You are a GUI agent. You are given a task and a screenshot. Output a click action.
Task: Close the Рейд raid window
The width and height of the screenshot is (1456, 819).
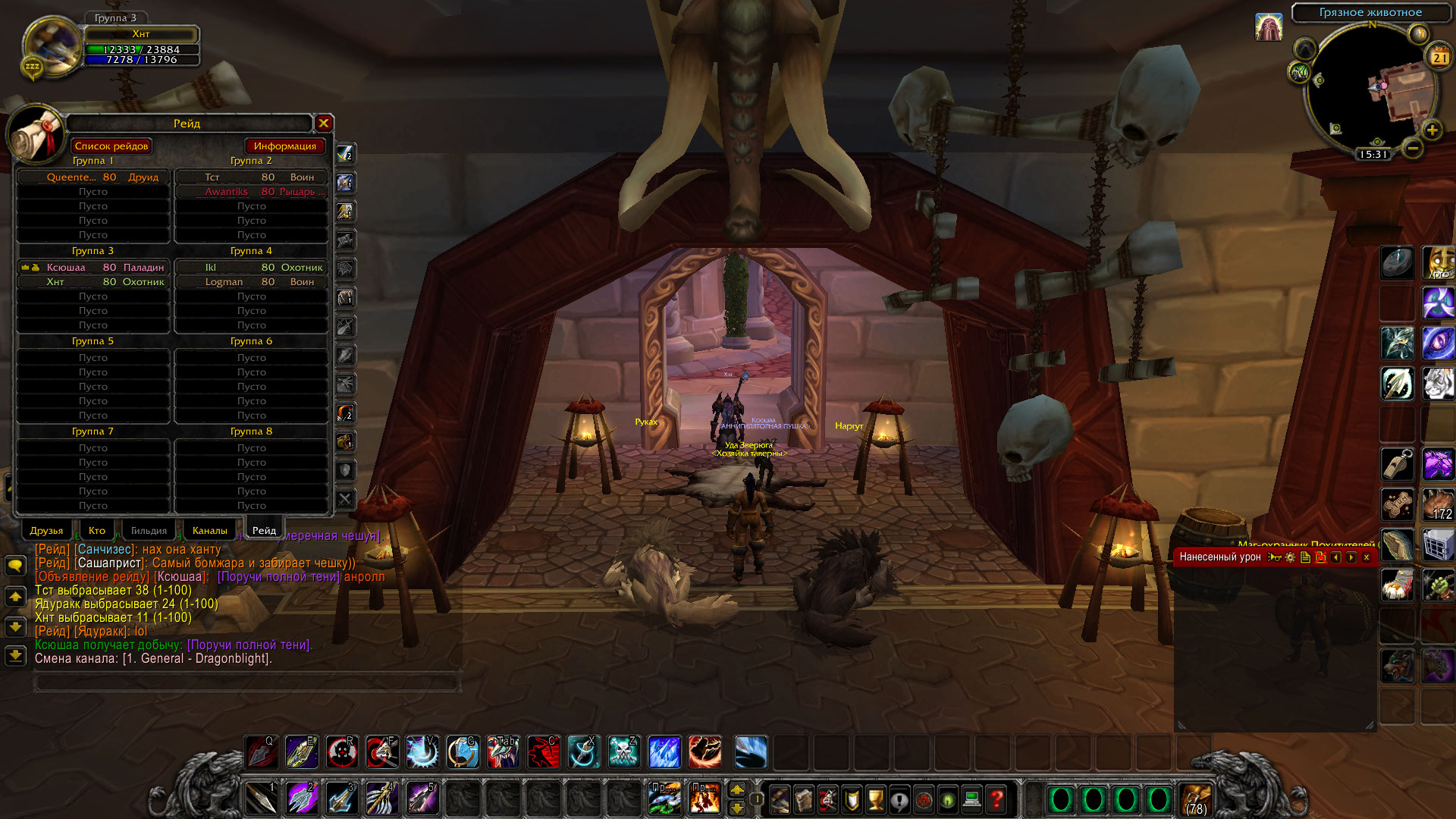coord(324,123)
